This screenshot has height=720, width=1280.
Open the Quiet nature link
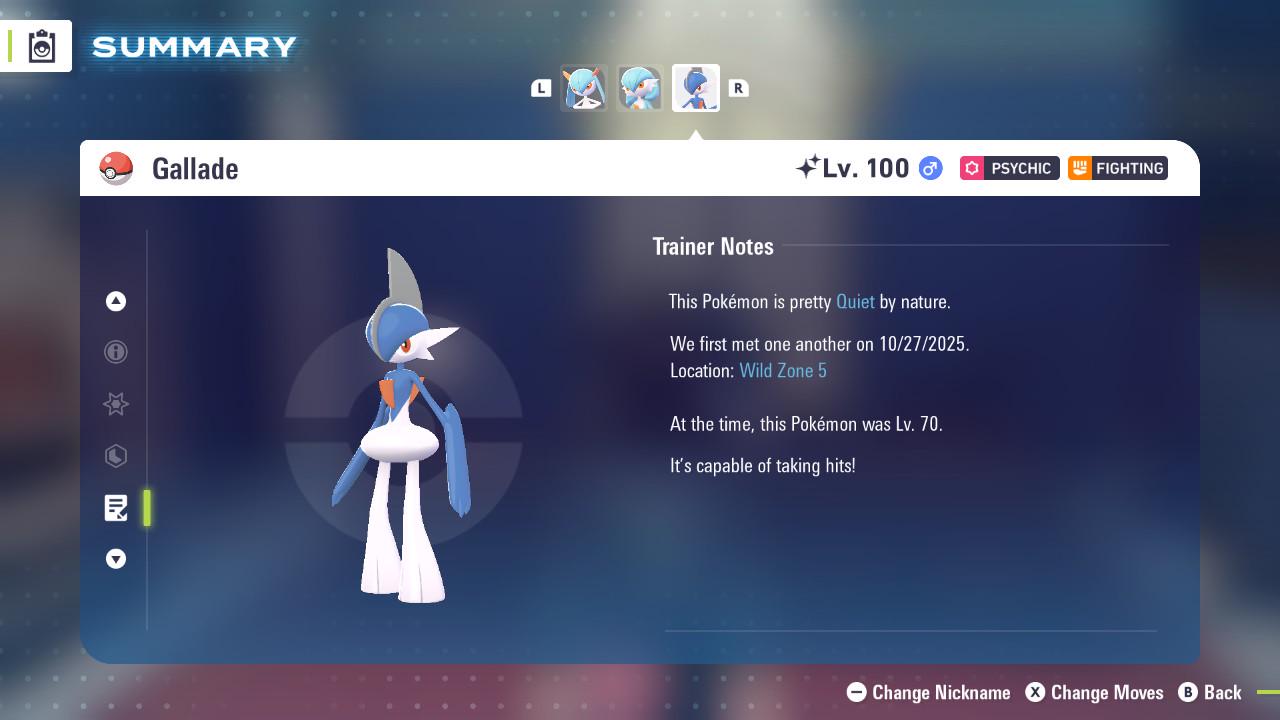tap(855, 301)
